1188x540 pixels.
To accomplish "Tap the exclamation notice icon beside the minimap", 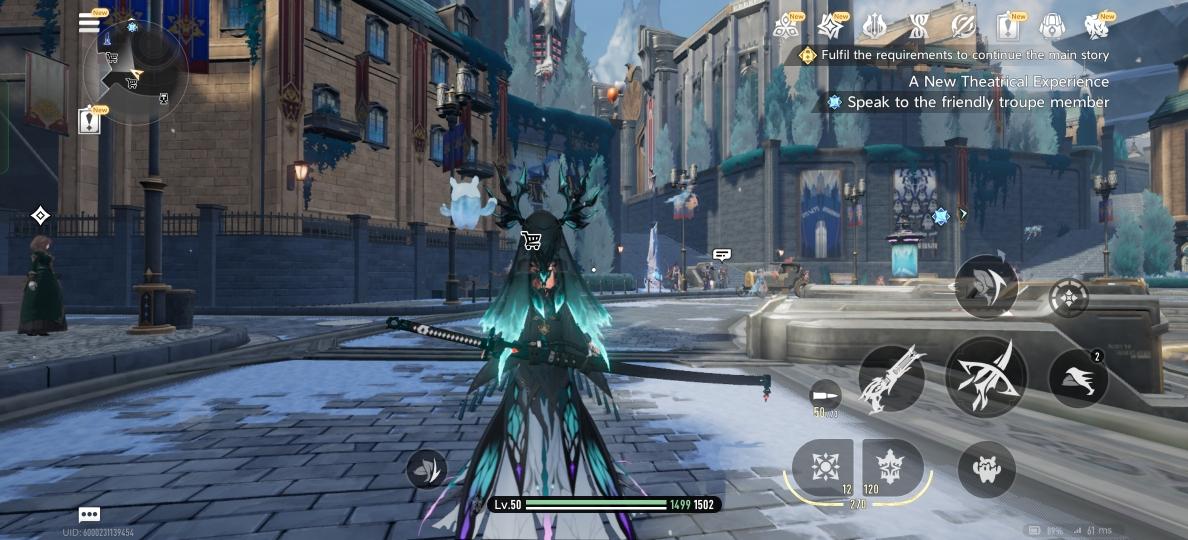I will point(90,120).
